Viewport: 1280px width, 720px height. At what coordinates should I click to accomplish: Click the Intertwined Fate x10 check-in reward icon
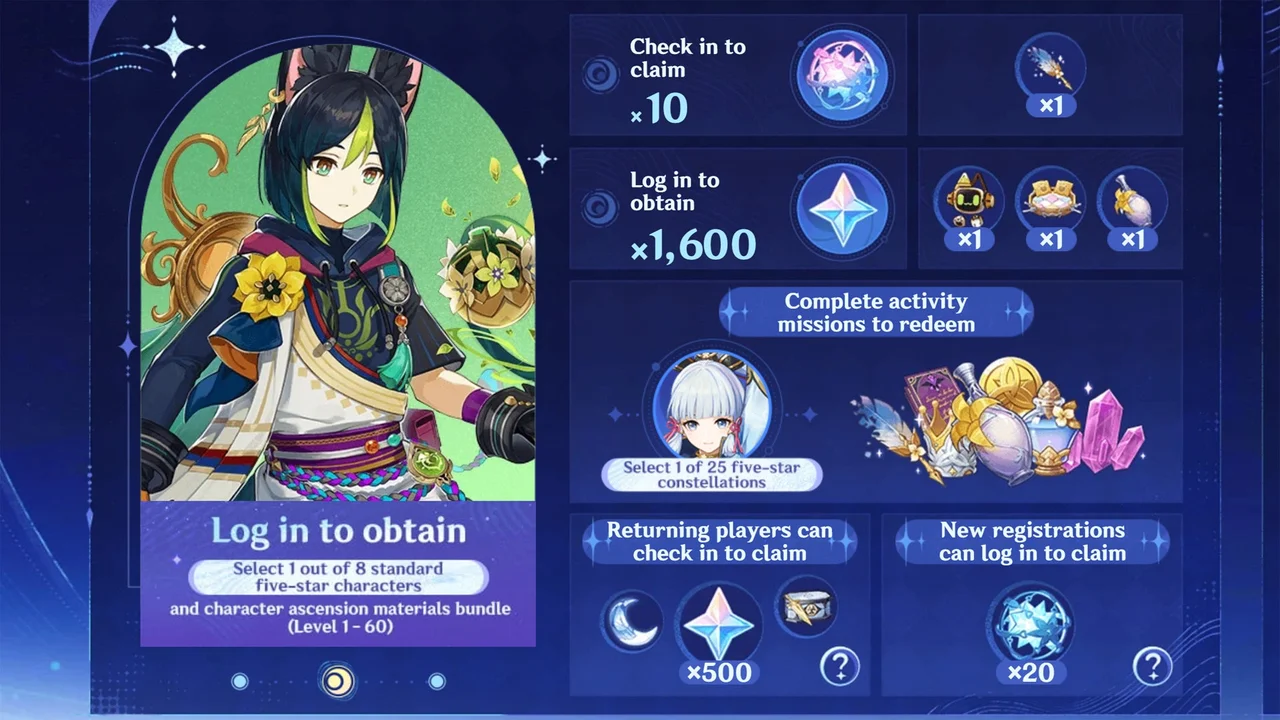(843, 75)
